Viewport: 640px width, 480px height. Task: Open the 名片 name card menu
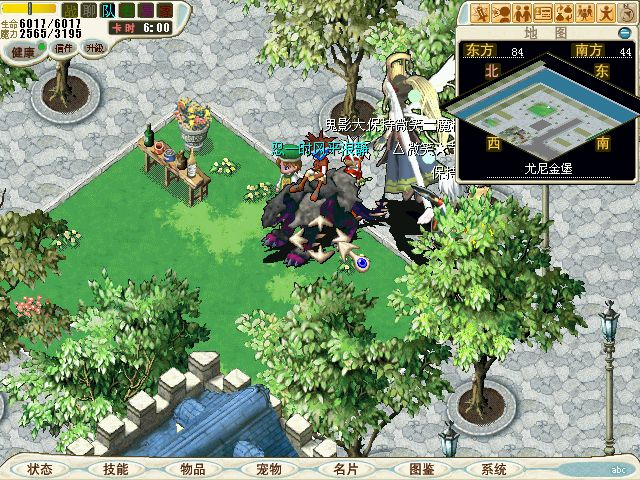(344, 469)
